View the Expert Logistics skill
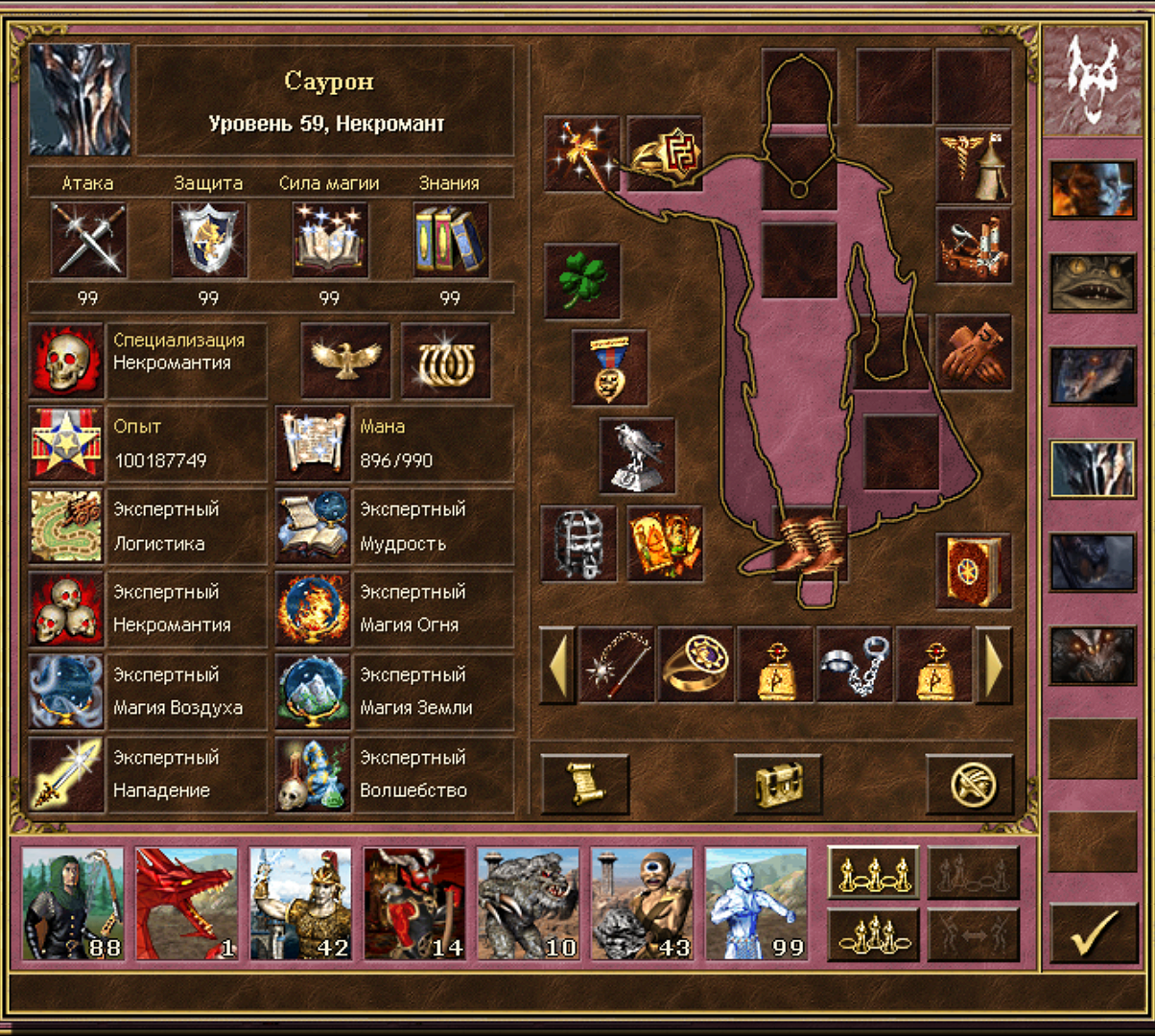1155x1036 pixels. point(66,527)
